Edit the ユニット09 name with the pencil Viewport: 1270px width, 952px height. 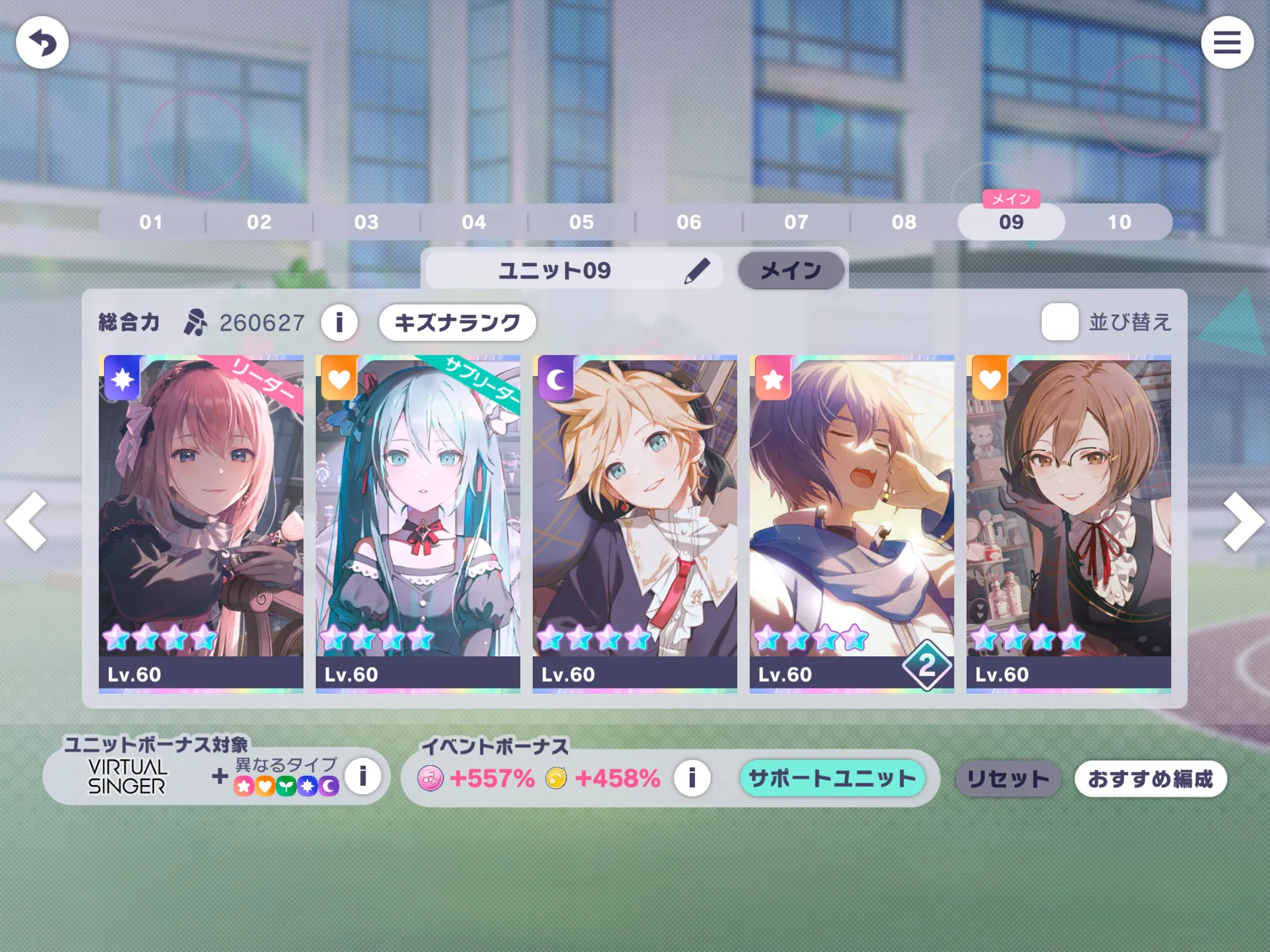tap(696, 271)
